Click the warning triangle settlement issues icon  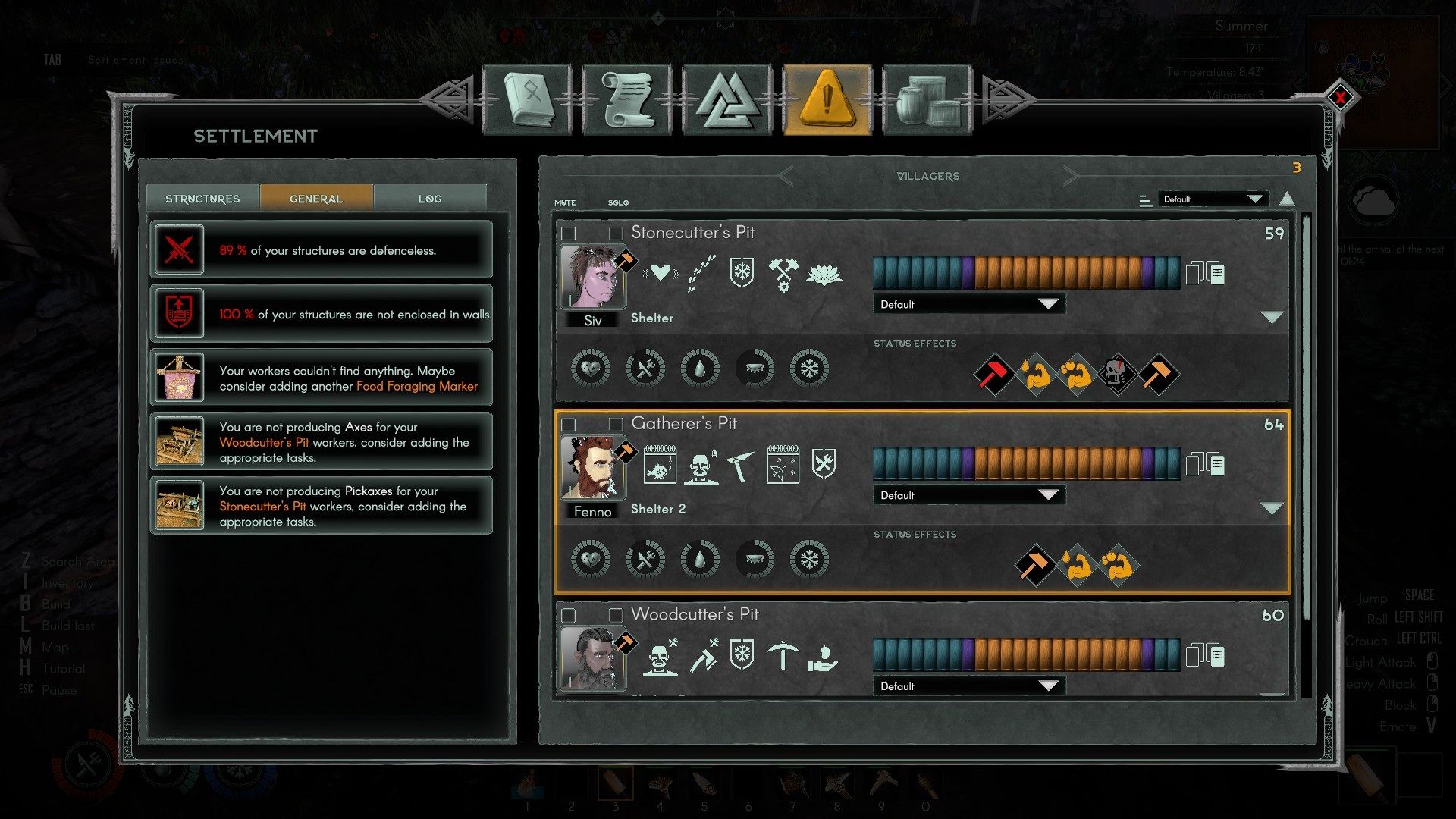pyautogui.click(x=827, y=99)
